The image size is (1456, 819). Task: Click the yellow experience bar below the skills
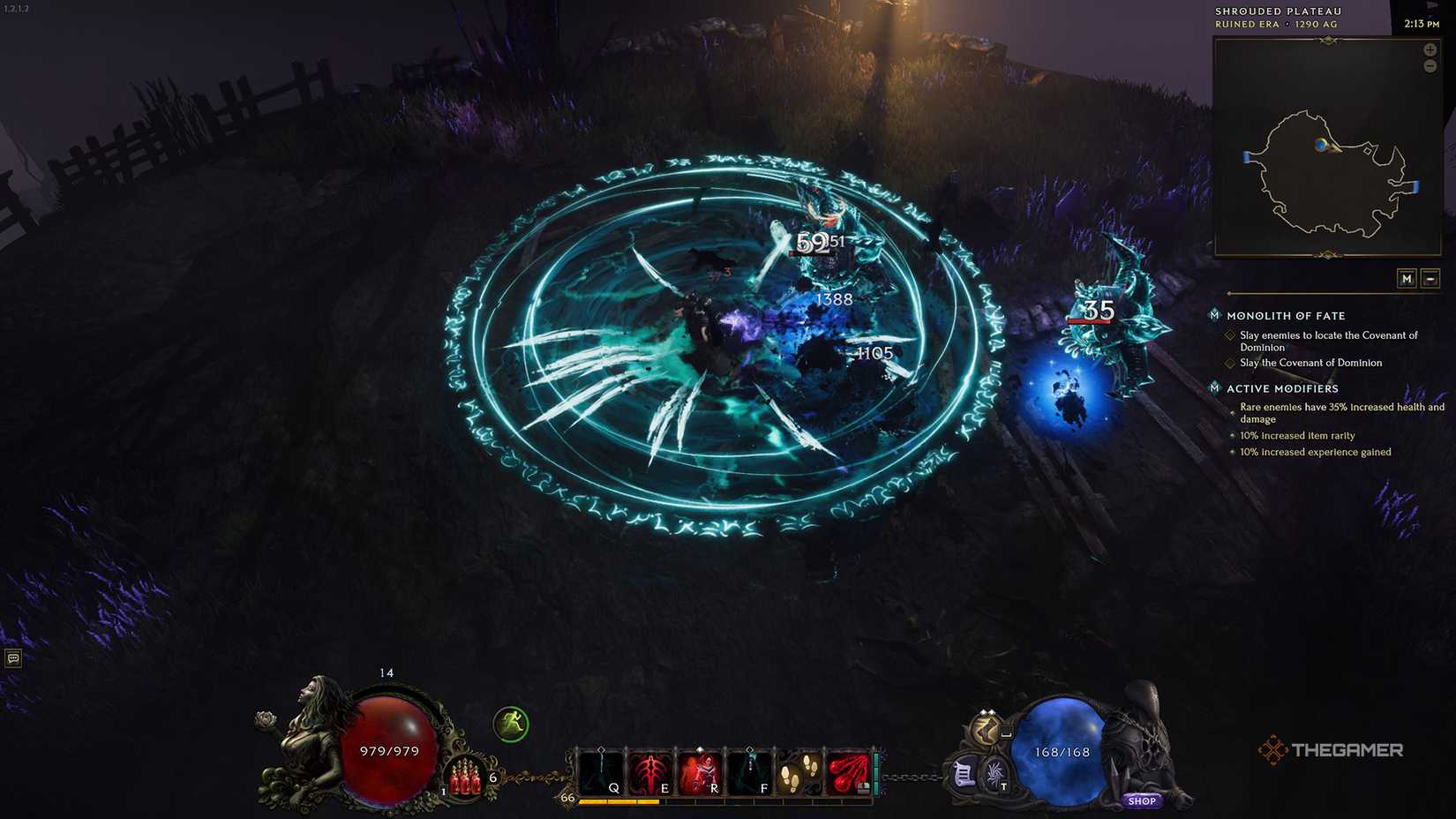618,801
